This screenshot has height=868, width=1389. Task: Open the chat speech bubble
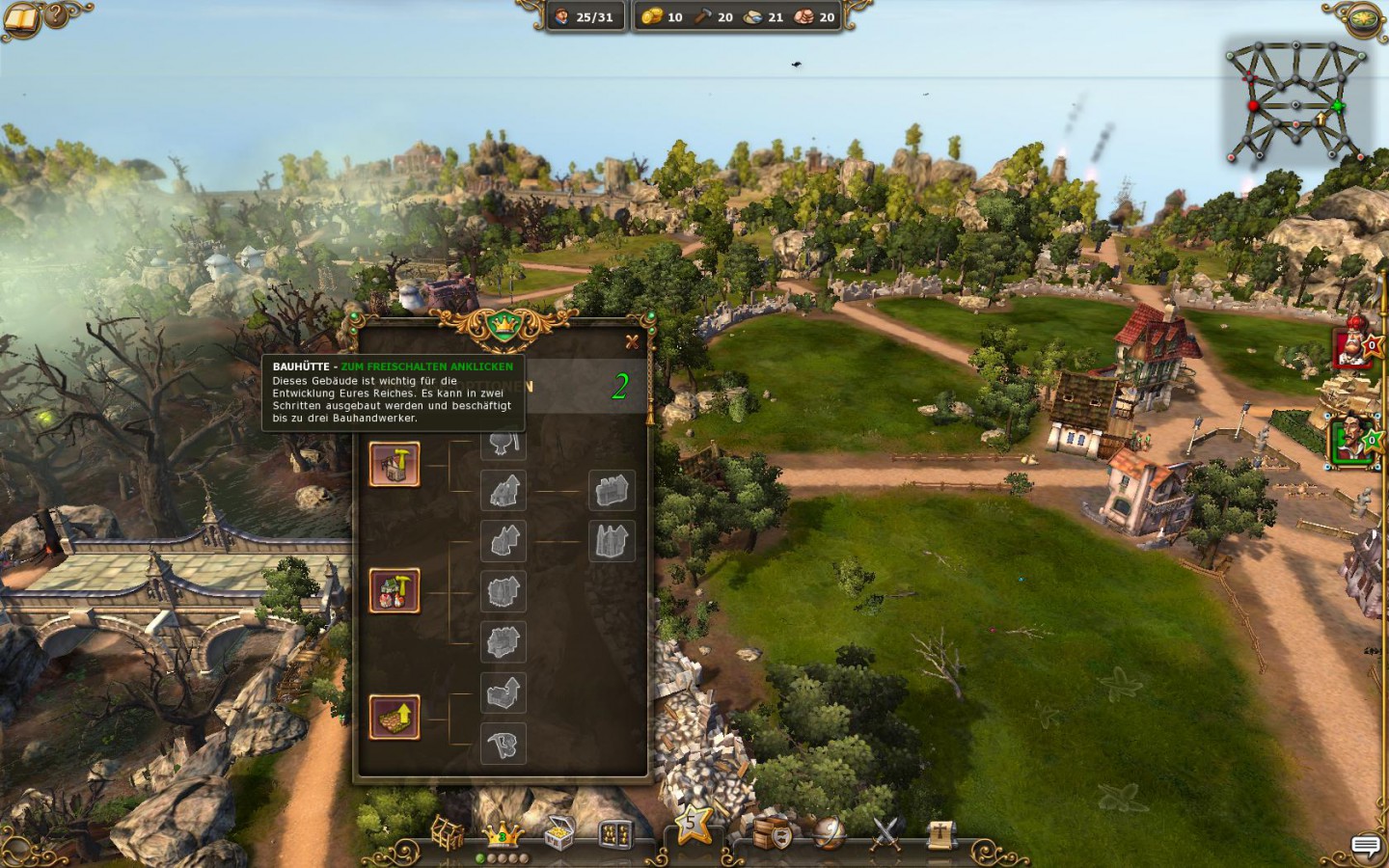click(1365, 846)
